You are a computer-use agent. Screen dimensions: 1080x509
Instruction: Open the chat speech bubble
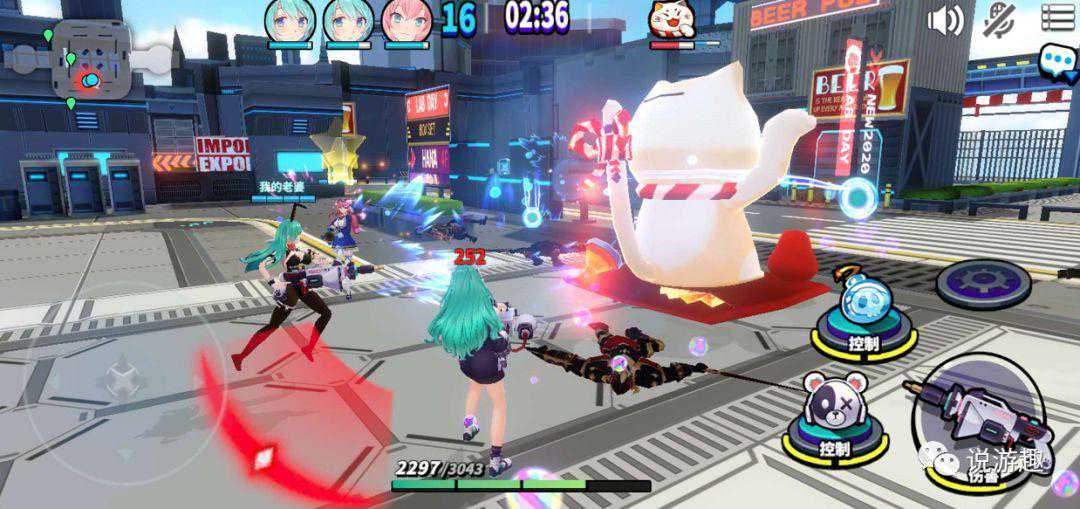coord(1057,61)
